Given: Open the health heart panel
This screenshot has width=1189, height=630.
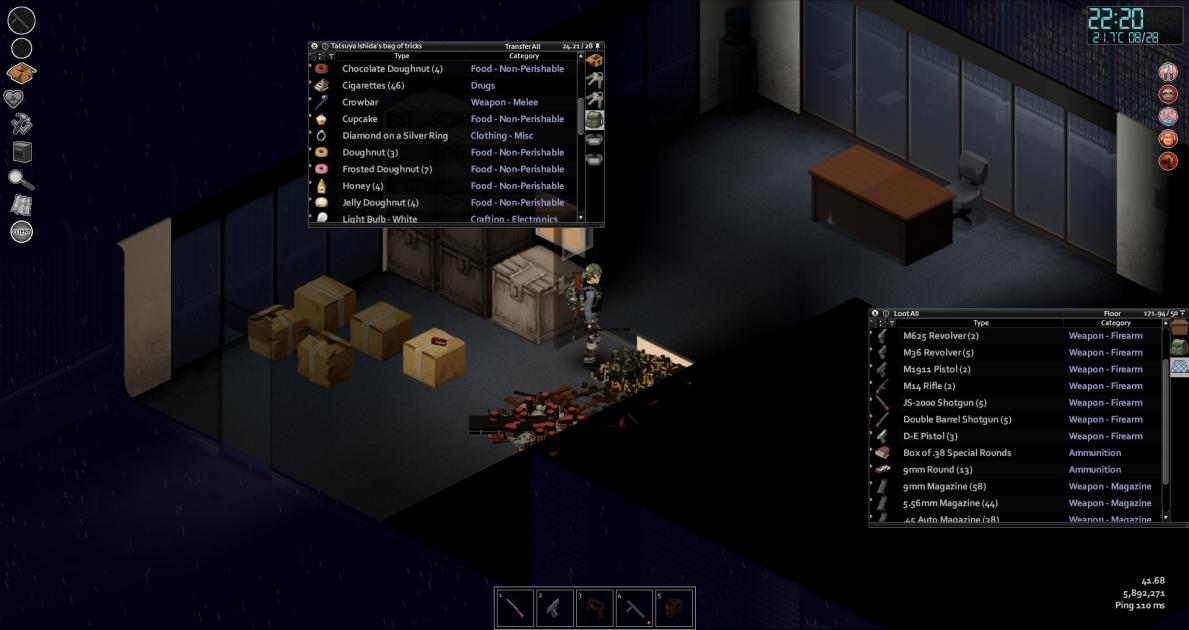Looking at the screenshot, I should coord(21,99).
